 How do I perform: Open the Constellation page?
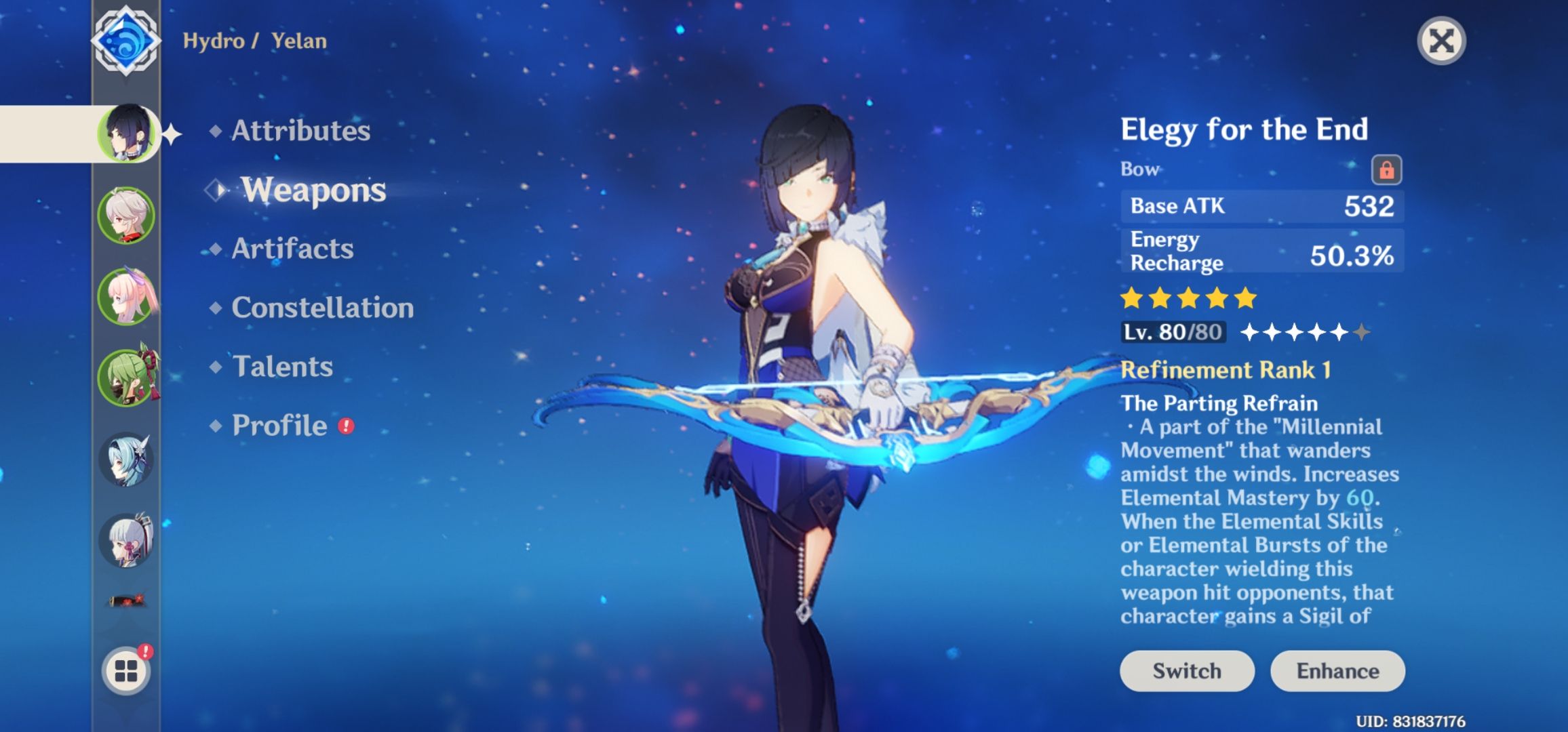(322, 308)
